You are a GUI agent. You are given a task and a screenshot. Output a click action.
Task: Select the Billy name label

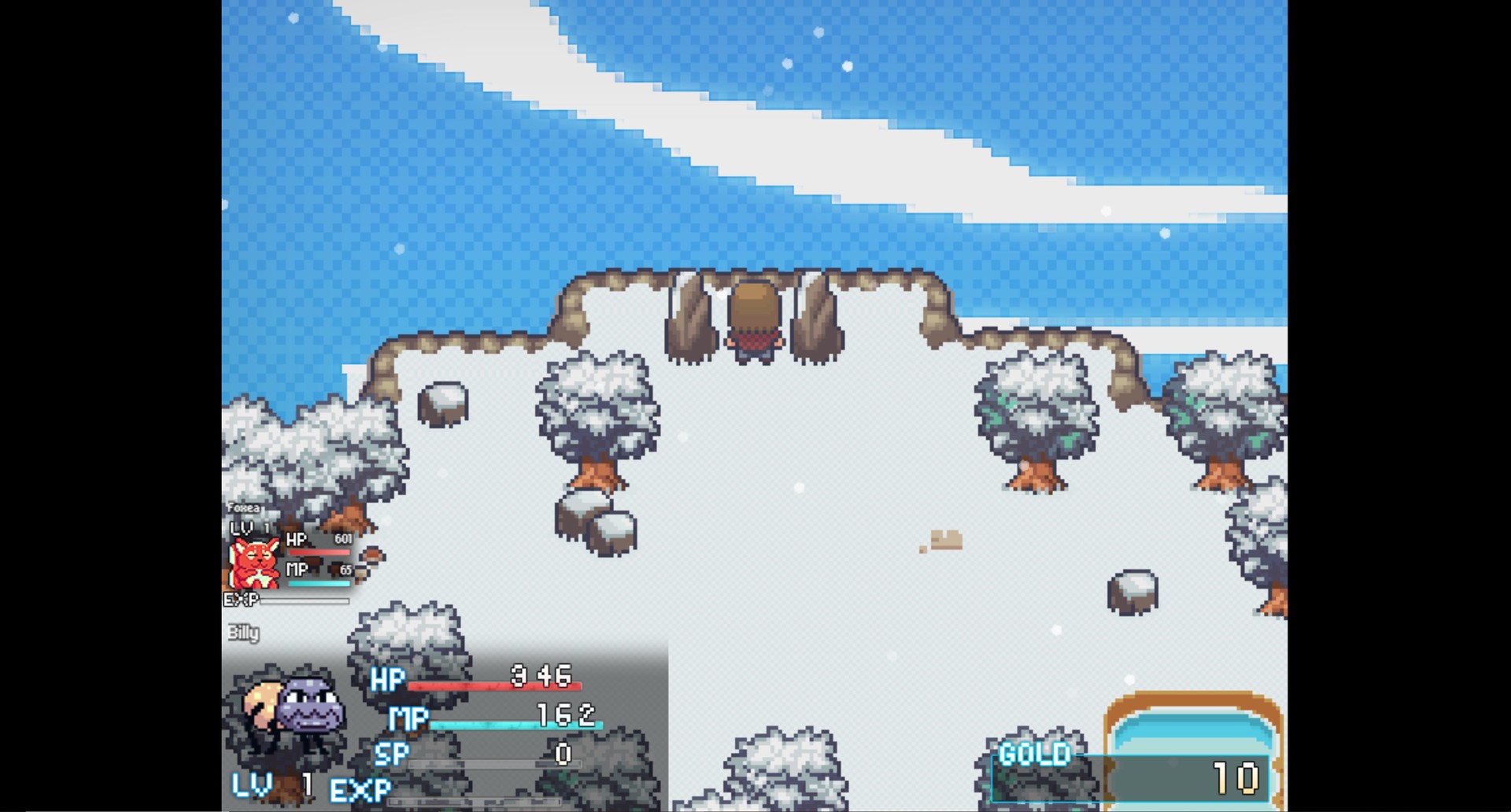[x=243, y=633]
